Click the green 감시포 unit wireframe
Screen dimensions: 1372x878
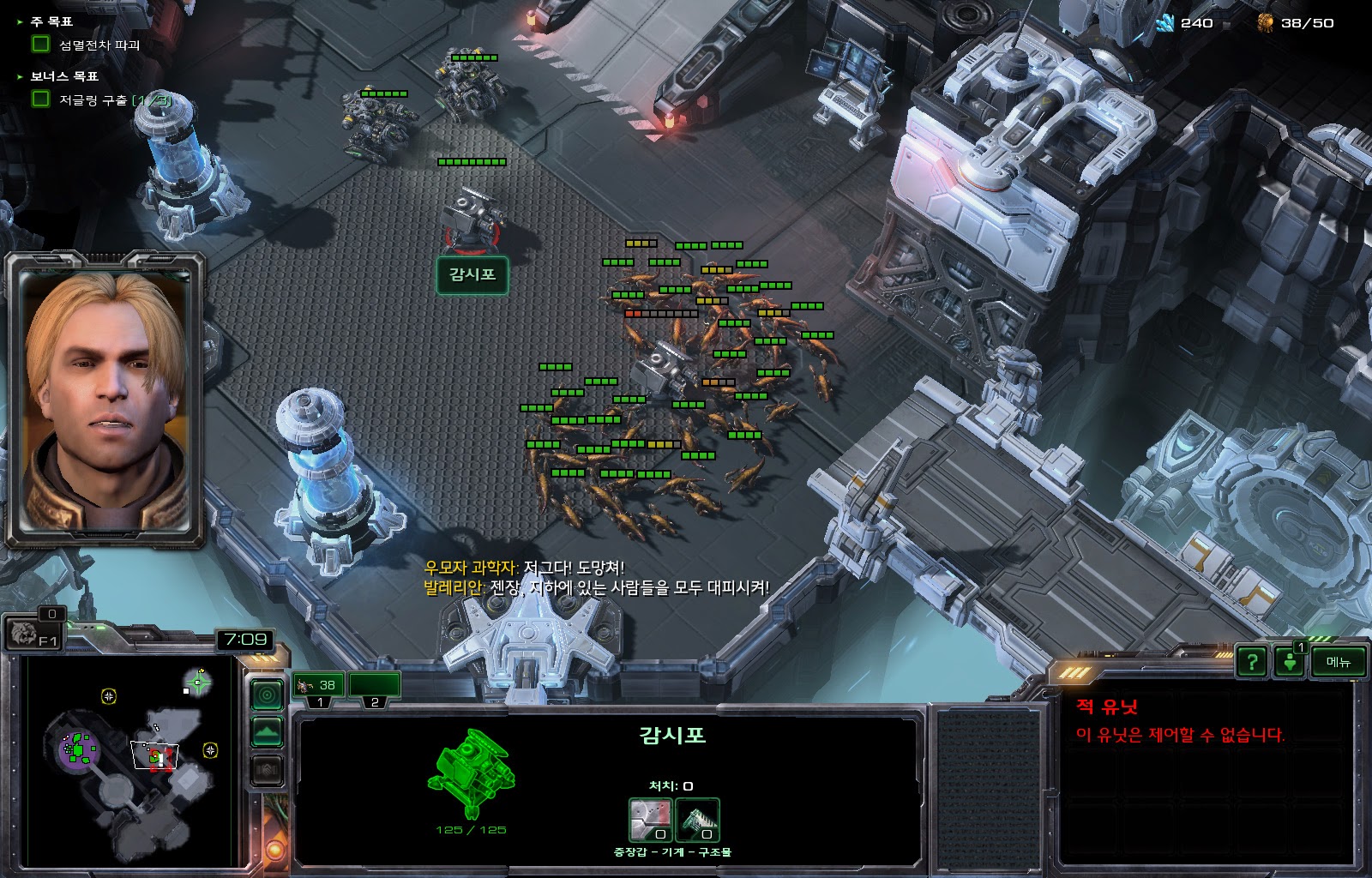pos(471,770)
